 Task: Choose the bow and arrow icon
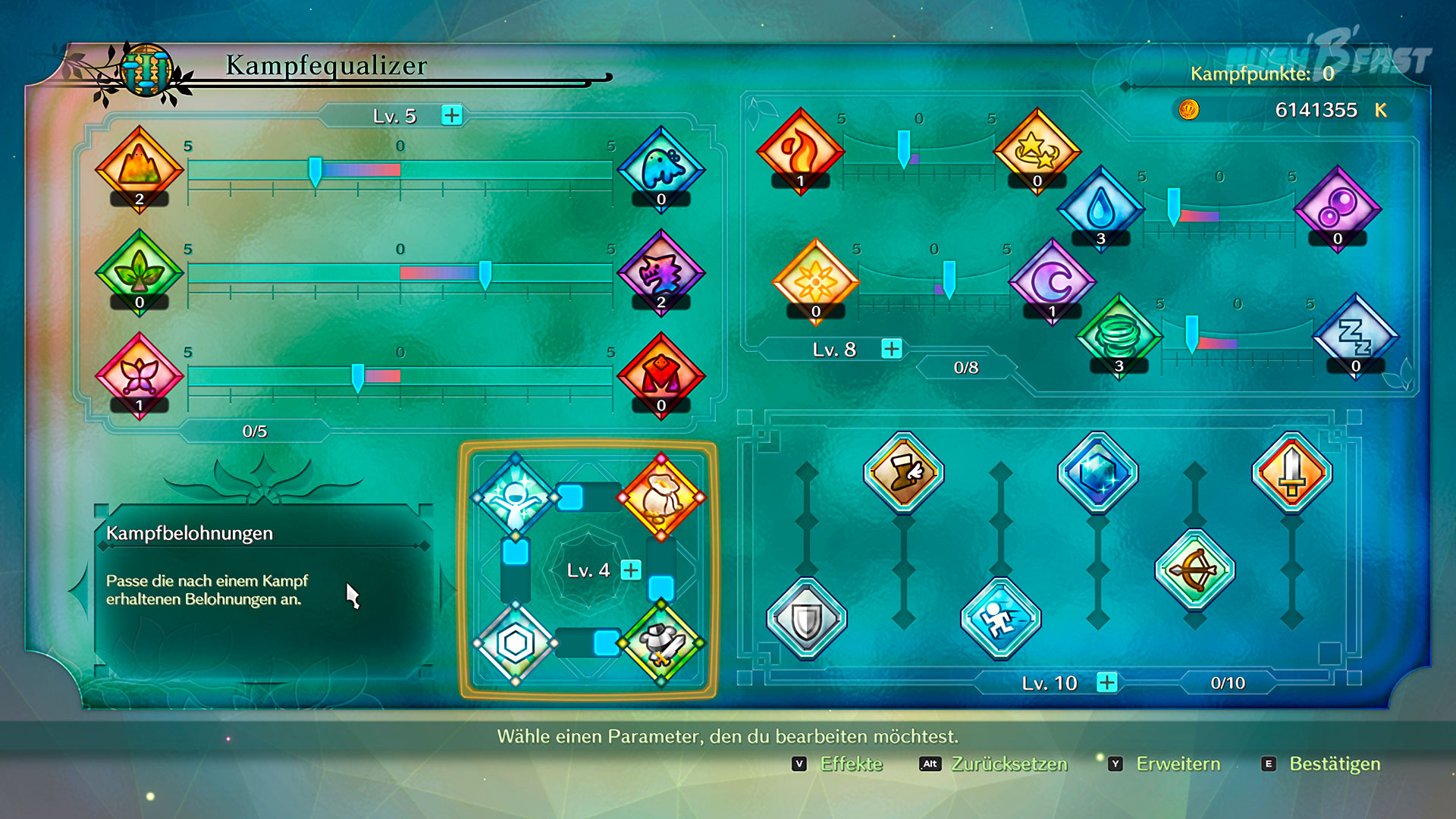click(1194, 570)
